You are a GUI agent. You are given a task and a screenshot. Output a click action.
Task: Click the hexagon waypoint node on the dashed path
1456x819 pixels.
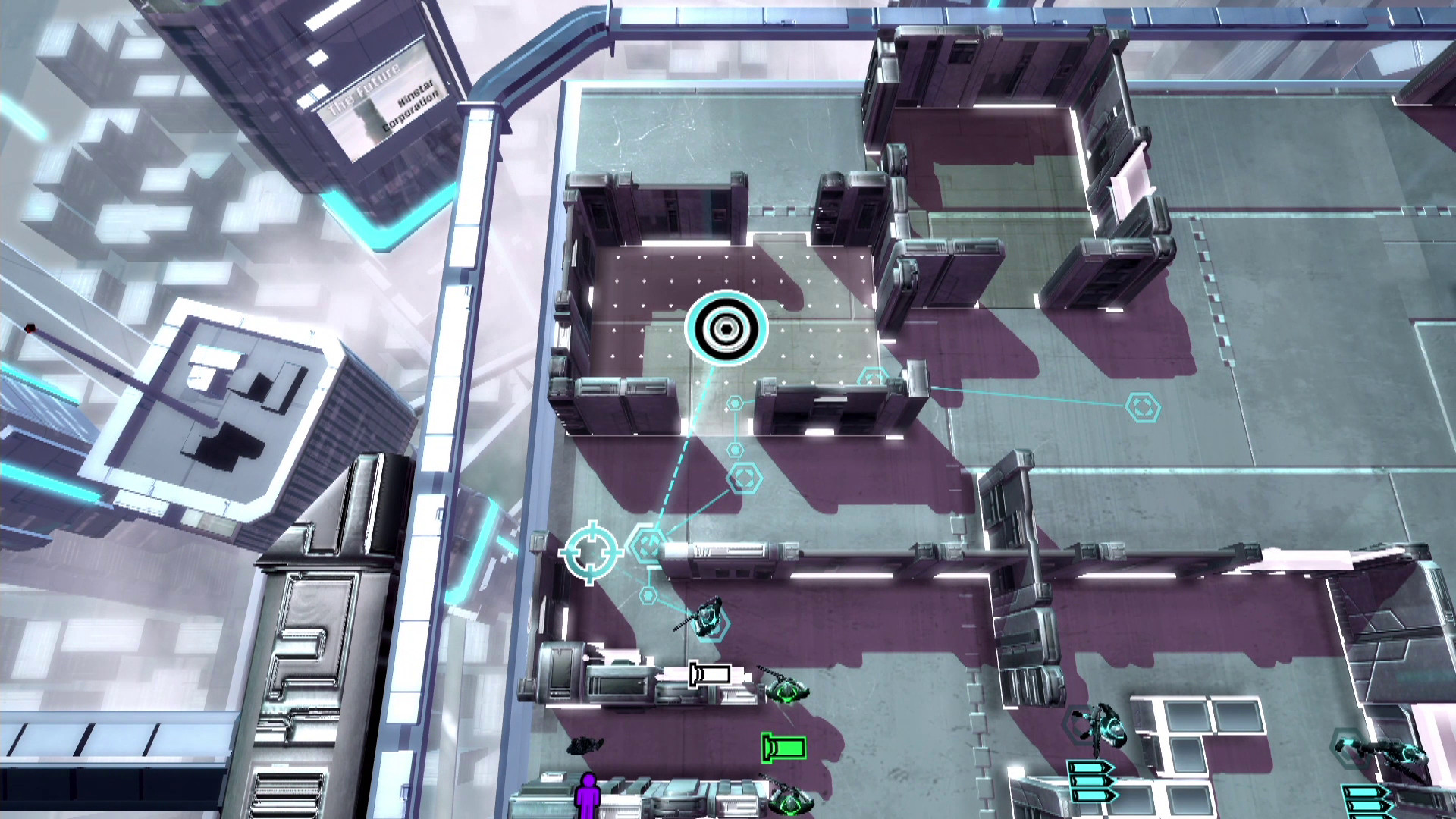[x=648, y=543]
